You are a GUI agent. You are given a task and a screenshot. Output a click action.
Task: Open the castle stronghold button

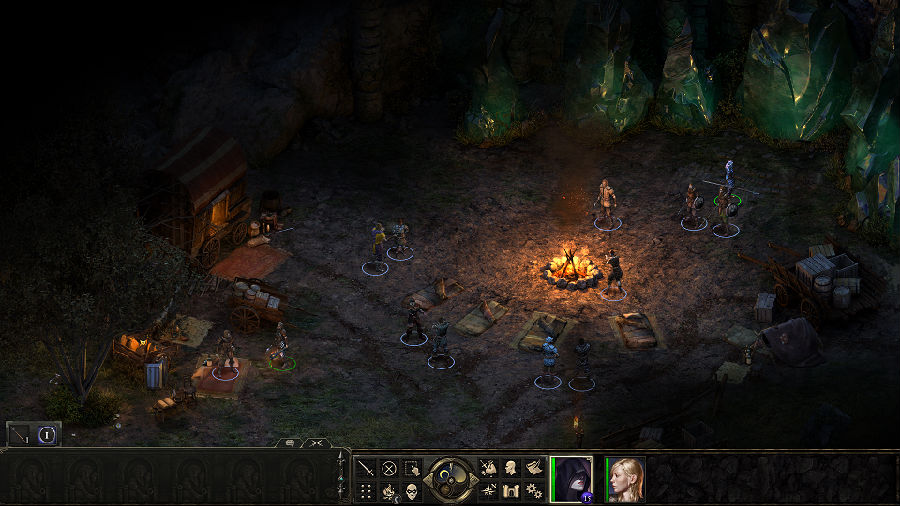(510, 490)
